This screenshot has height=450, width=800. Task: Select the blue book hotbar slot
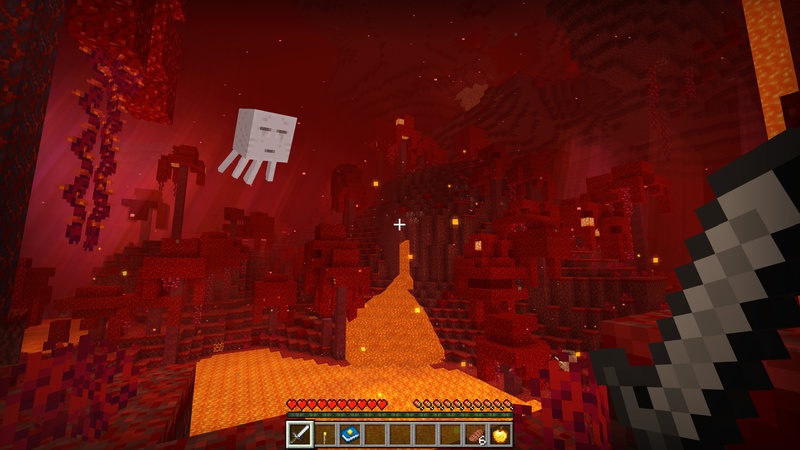pyautogui.click(x=350, y=434)
